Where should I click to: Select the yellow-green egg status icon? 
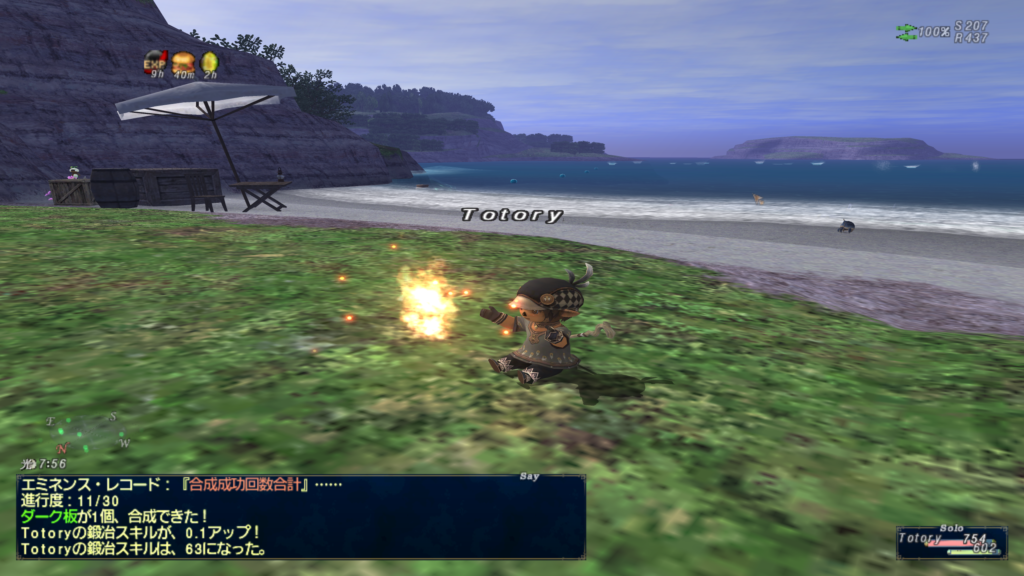[x=210, y=62]
